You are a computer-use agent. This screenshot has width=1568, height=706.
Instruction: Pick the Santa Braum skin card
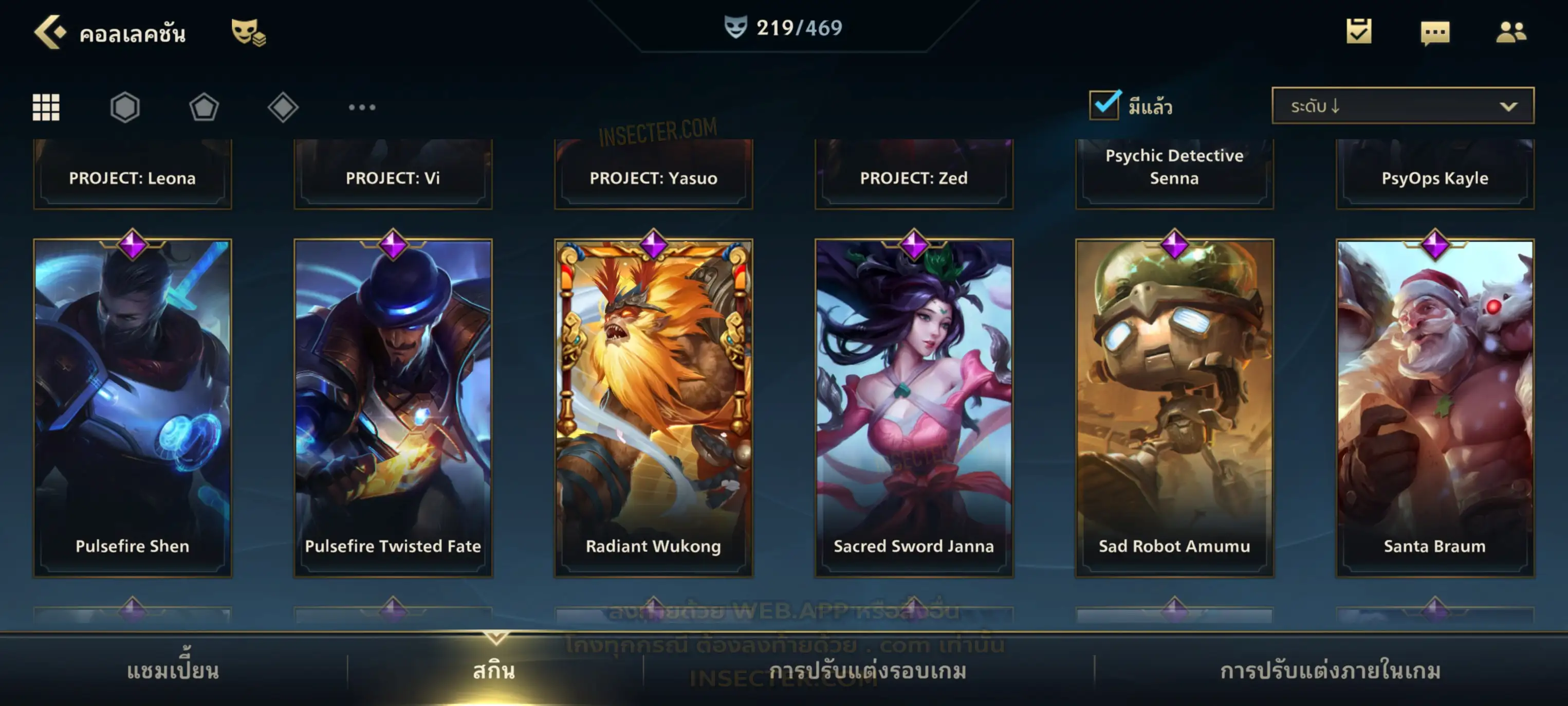point(1435,407)
